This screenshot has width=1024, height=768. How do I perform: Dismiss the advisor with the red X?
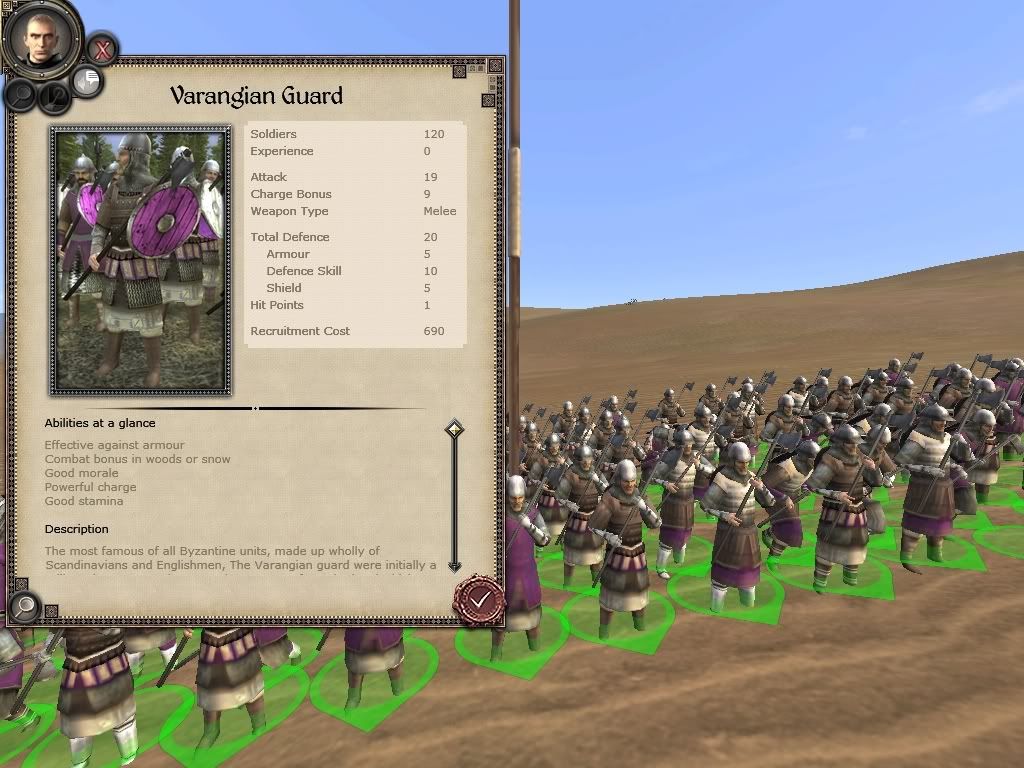click(101, 48)
